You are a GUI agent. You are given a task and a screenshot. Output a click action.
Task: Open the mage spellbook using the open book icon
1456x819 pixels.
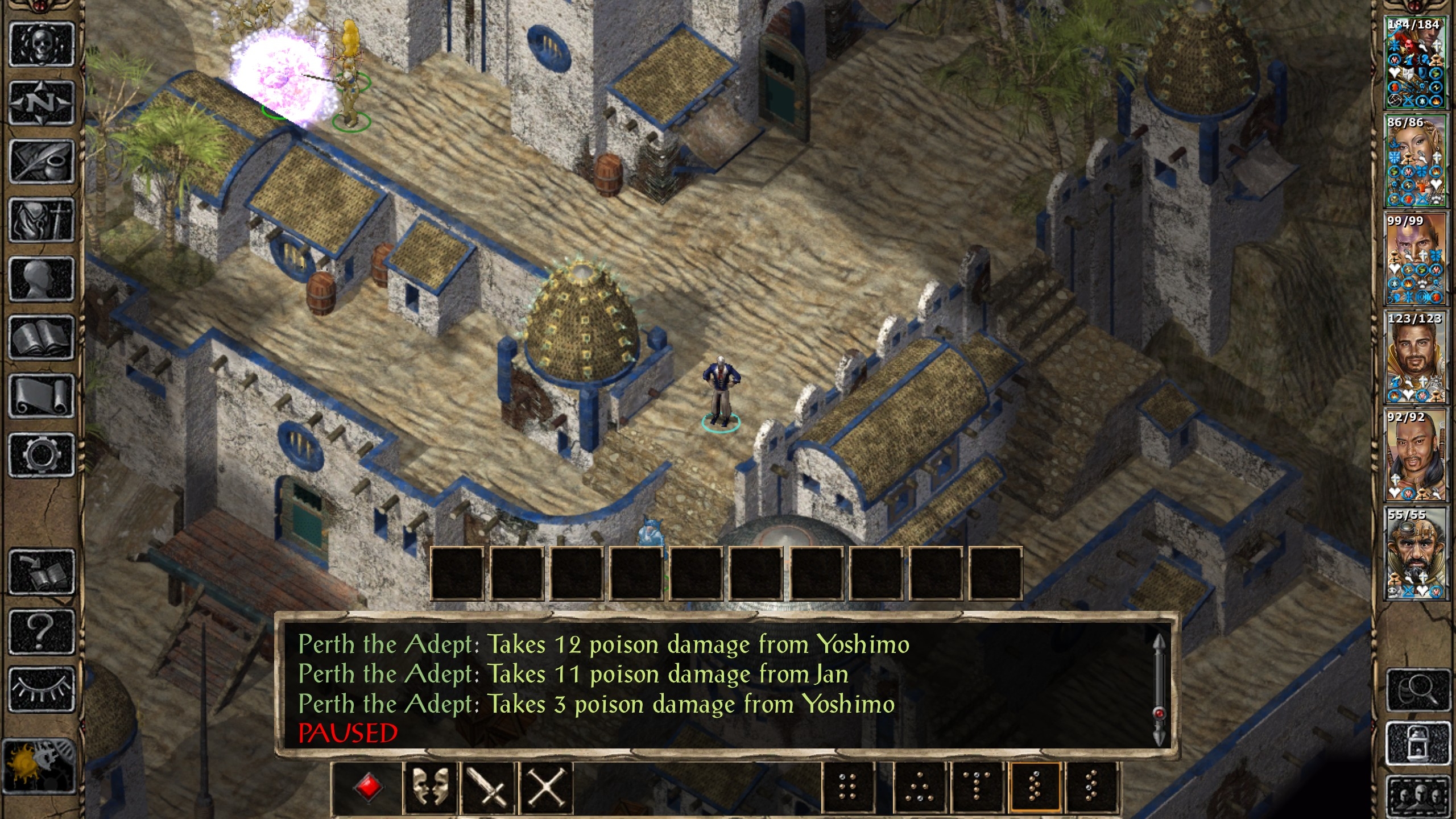pos(42,338)
